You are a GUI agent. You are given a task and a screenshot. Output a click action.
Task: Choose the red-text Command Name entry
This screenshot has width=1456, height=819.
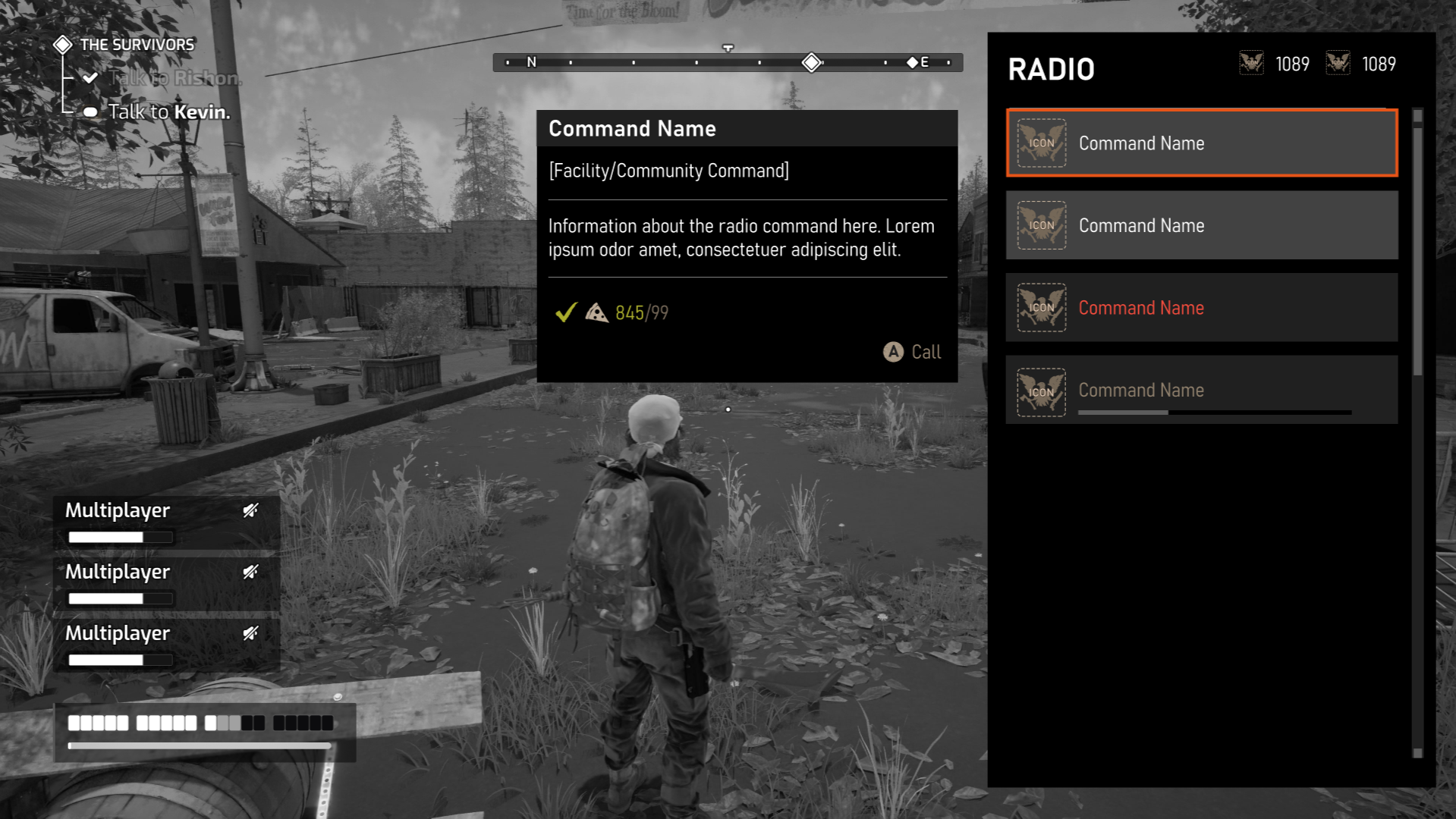click(x=1201, y=308)
